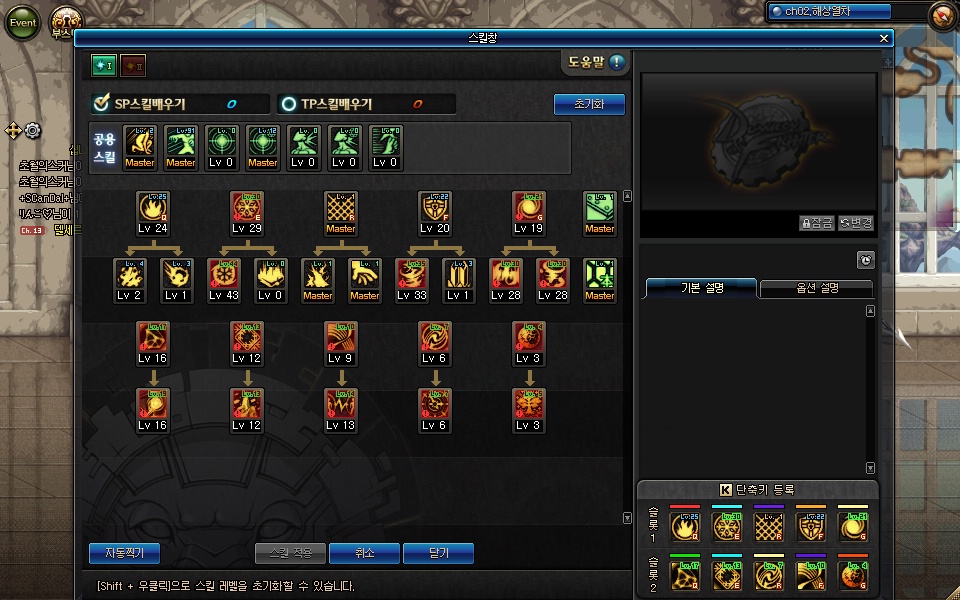Click the 변경 change button
This screenshot has width=960, height=600.
tap(856, 223)
